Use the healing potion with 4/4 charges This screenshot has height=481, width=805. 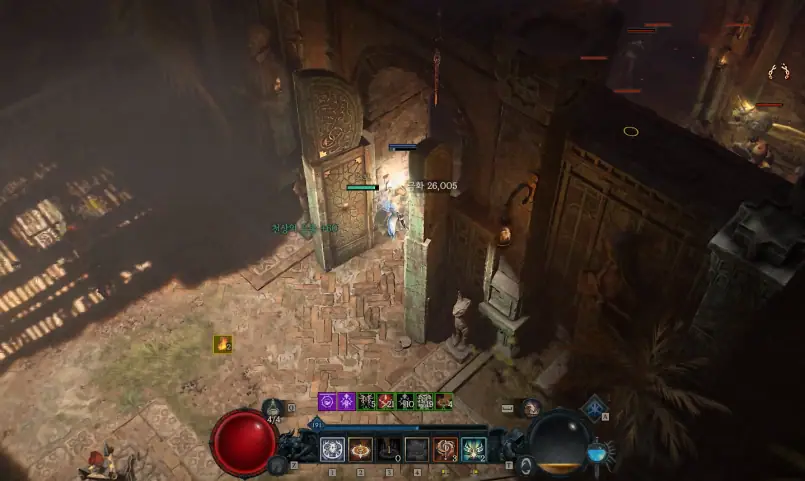tap(273, 407)
